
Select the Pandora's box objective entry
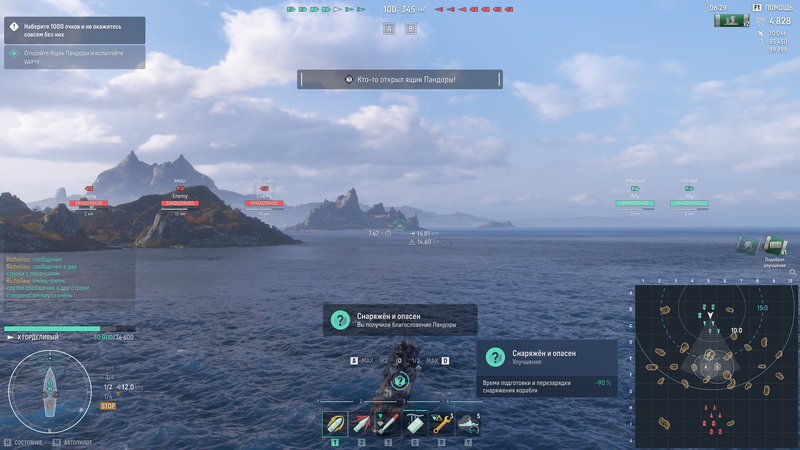point(74,57)
